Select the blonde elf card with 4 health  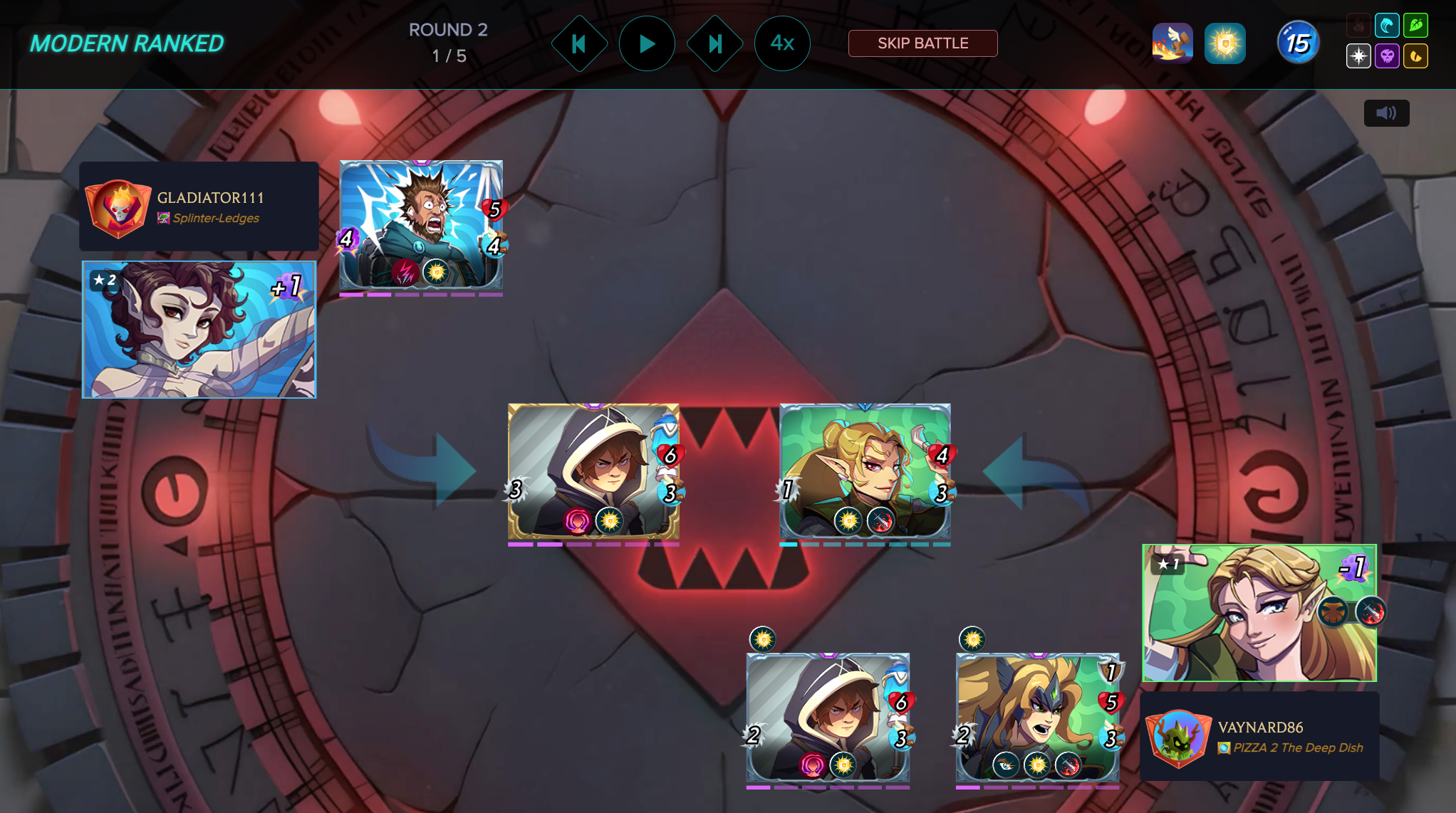(x=865, y=471)
